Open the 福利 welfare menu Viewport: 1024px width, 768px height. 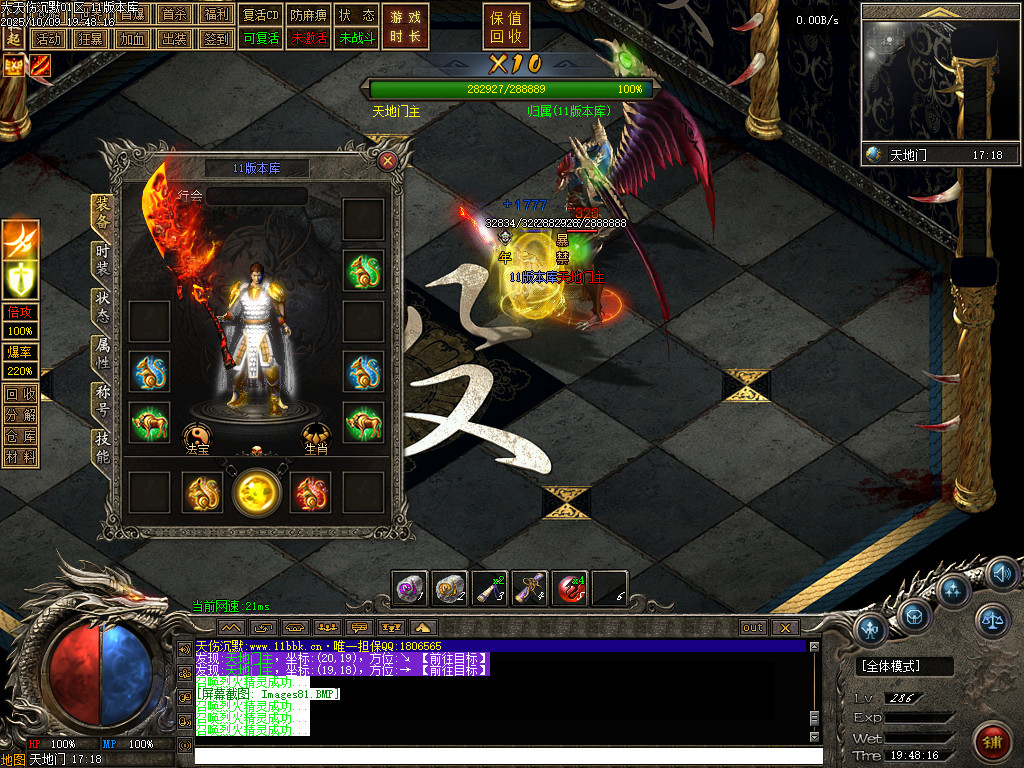point(215,15)
